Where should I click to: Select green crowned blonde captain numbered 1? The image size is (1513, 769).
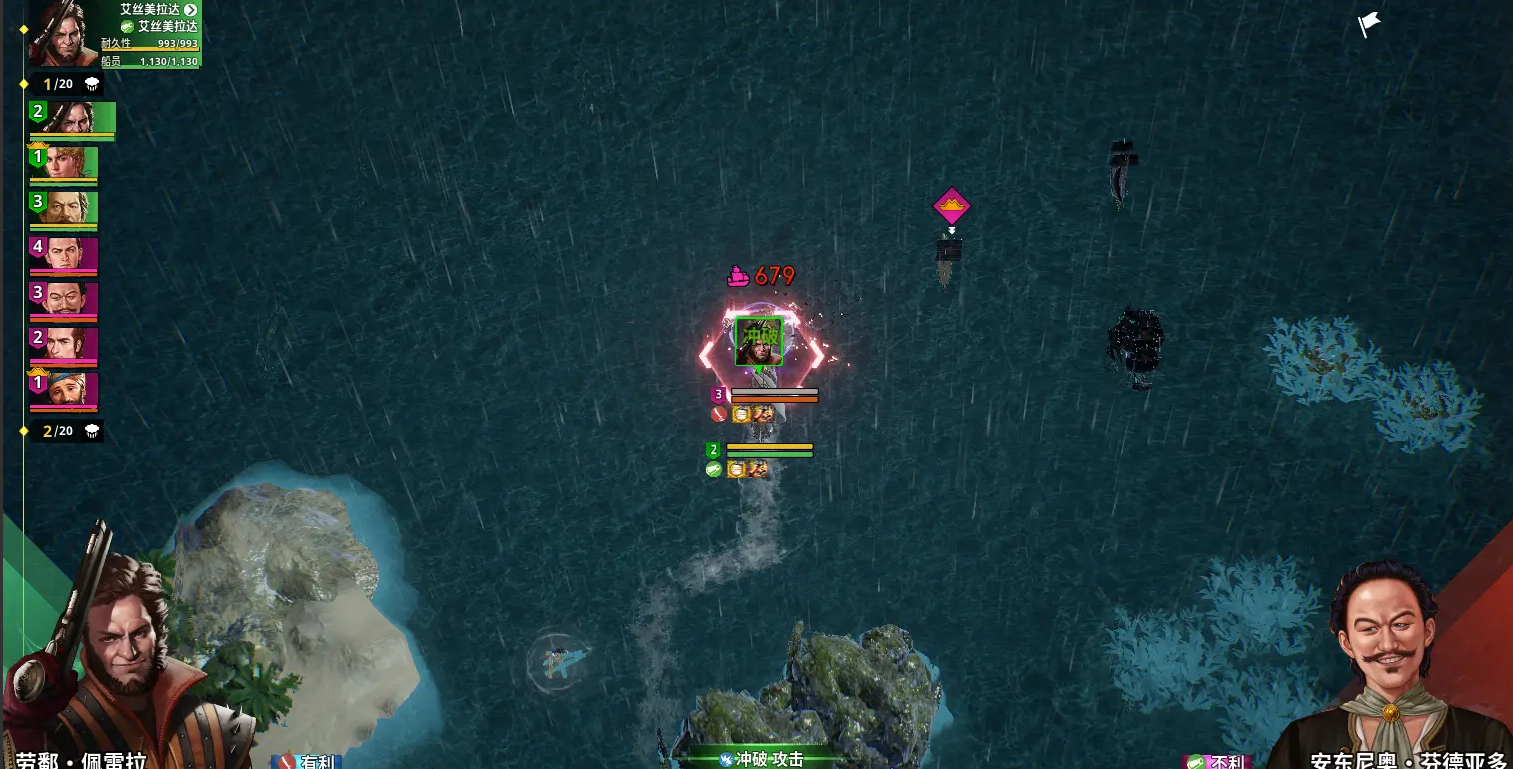point(64,163)
